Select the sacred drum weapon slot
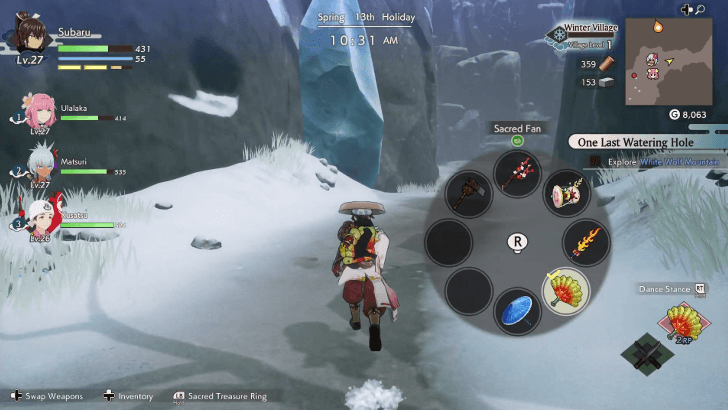728x410 pixels. tap(564, 193)
